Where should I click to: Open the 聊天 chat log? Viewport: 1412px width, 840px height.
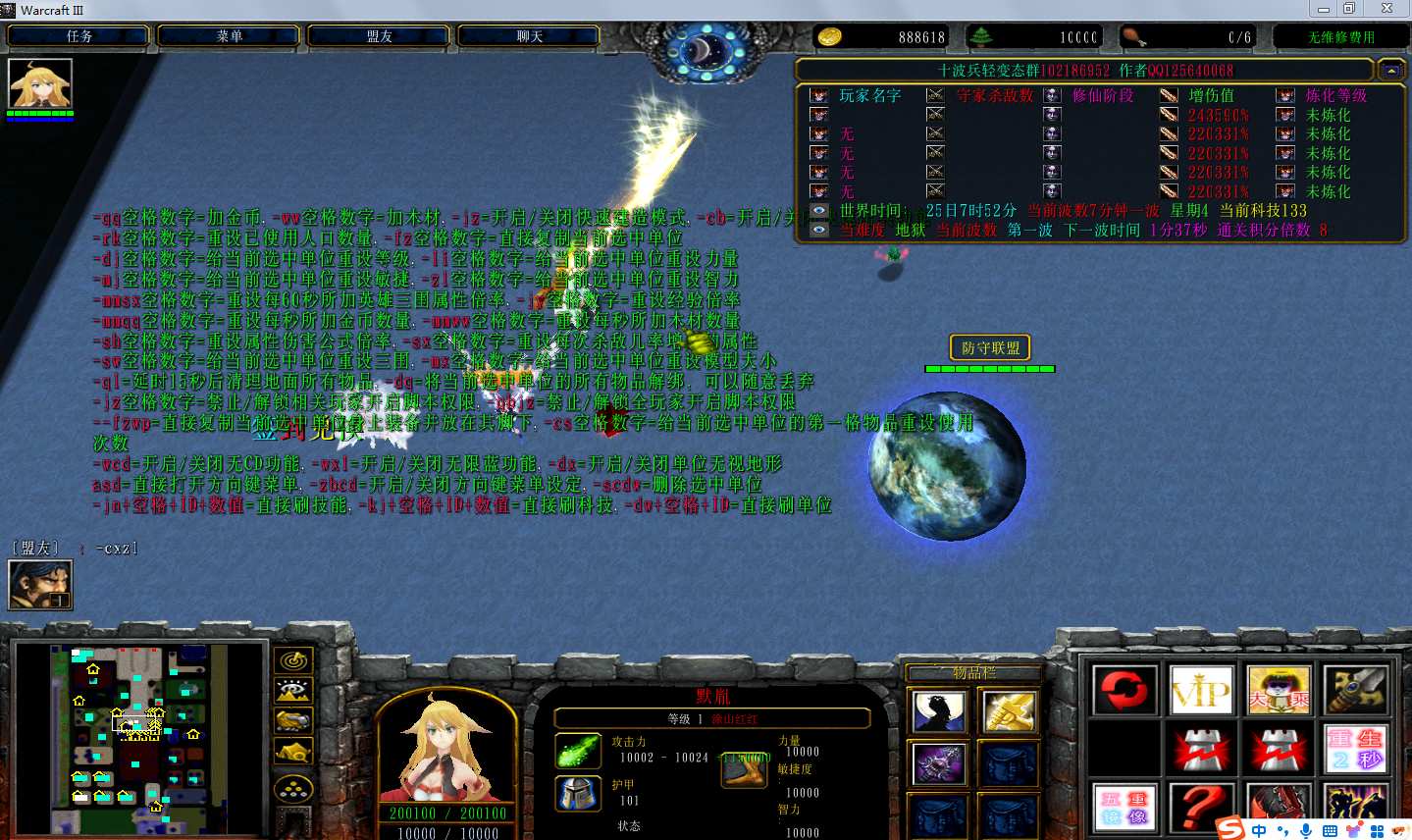529,36
